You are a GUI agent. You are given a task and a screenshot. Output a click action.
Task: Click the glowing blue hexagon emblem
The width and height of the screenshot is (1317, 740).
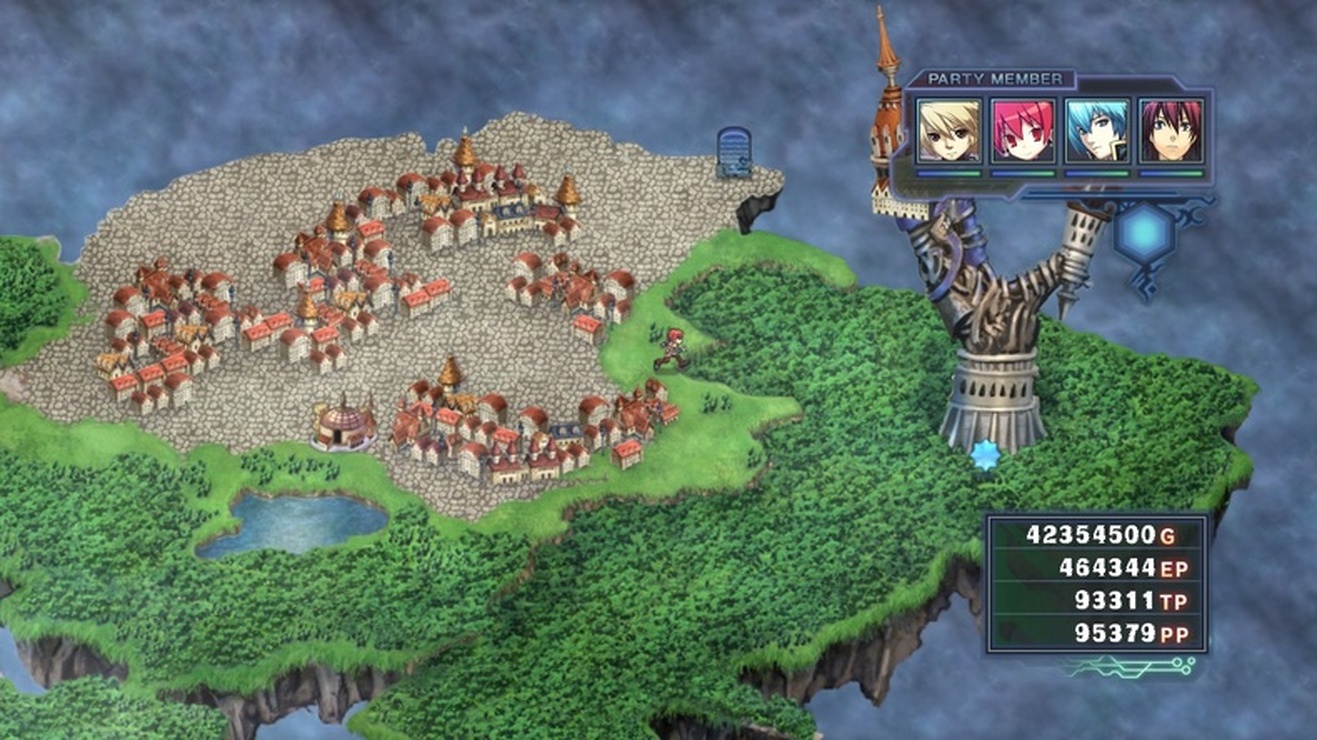[1146, 232]
